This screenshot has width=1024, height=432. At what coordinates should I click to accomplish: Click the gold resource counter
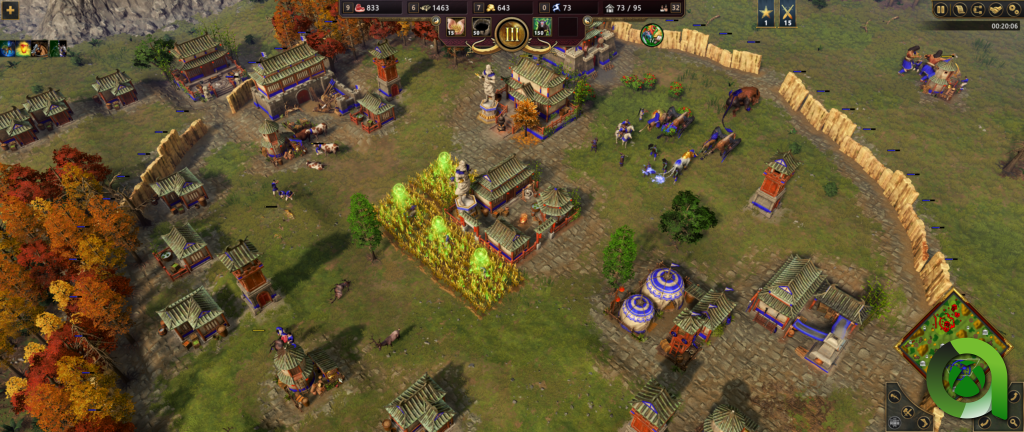pos(501,8)
